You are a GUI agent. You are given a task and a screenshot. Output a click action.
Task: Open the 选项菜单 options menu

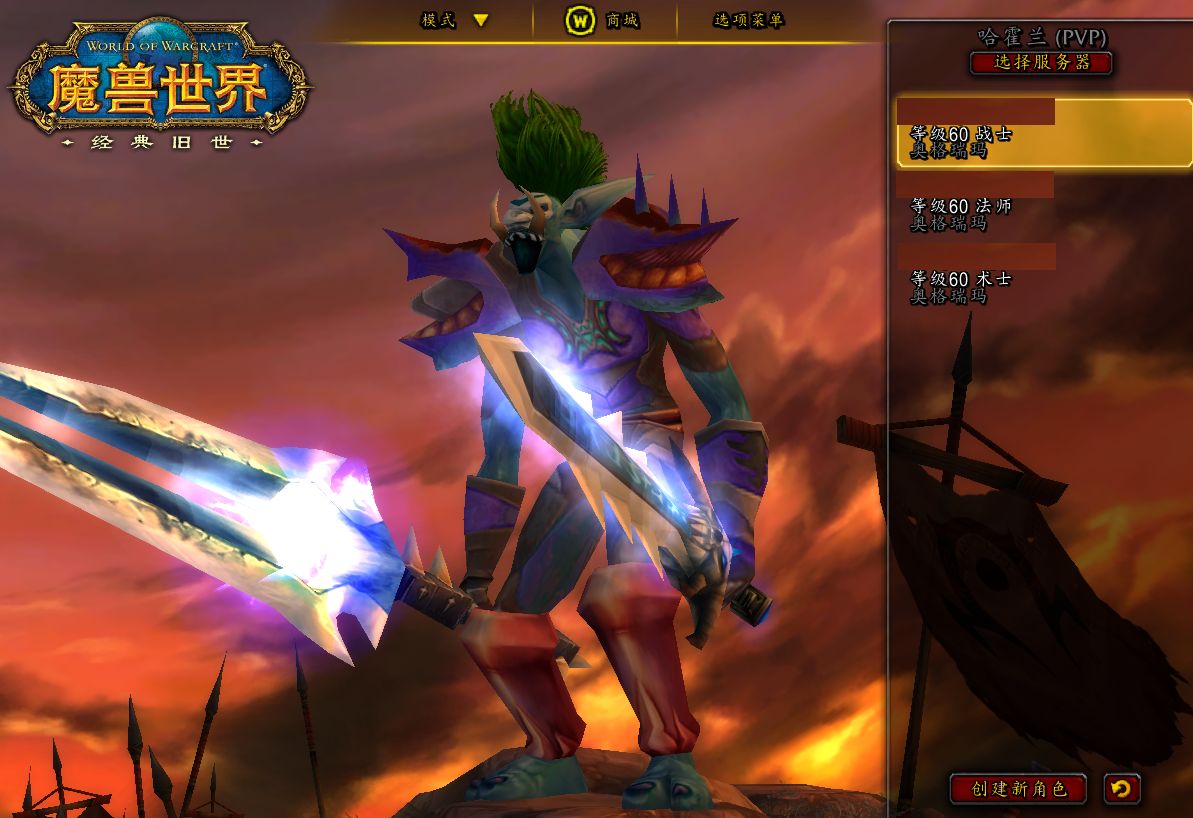point(749,20)
